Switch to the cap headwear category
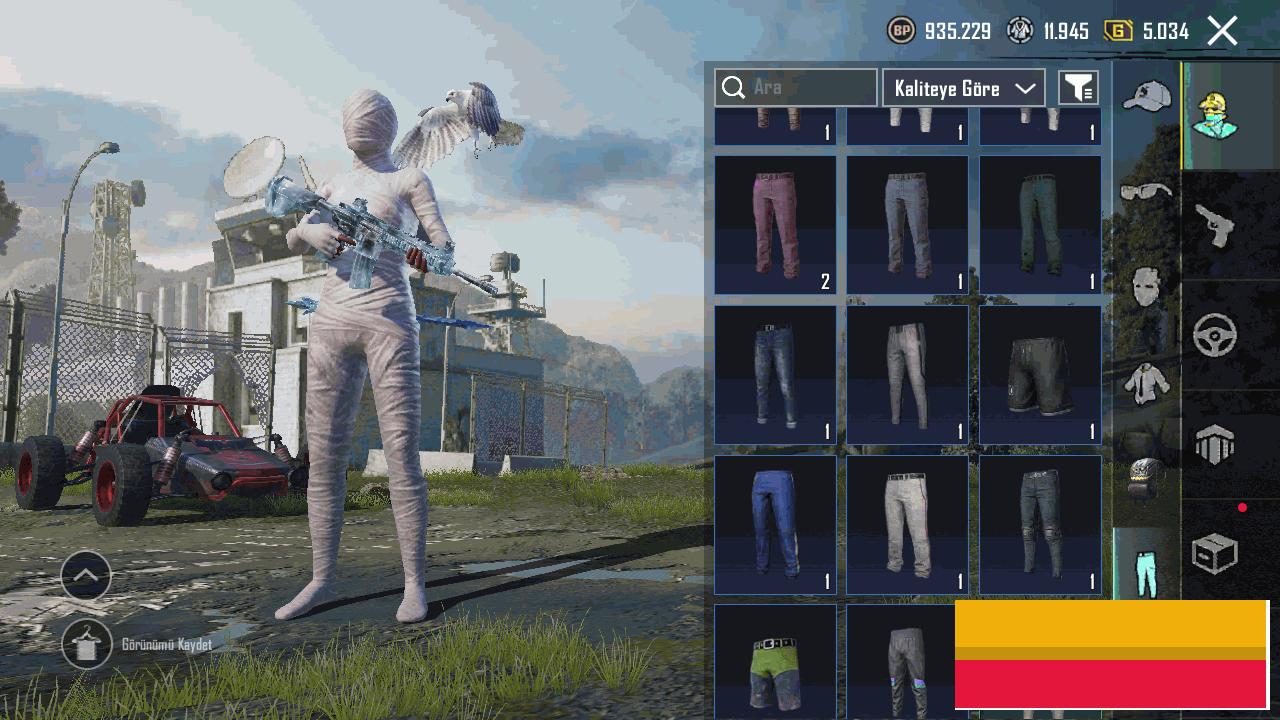Screen dimensions: 1280x720 click(x=1146, y=98)
